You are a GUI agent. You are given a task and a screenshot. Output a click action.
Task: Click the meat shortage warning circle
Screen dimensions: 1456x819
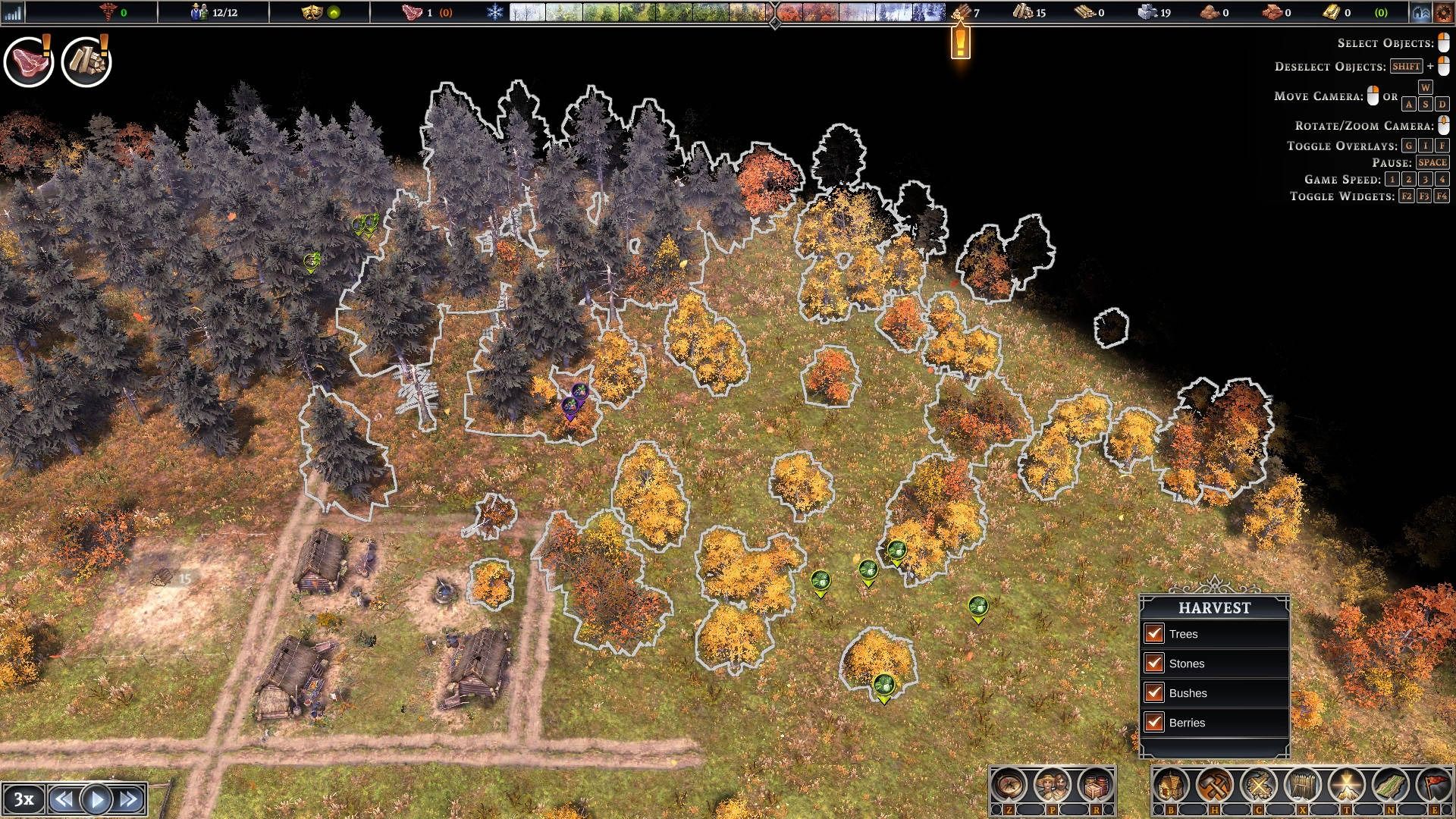[x=29, y=62]
